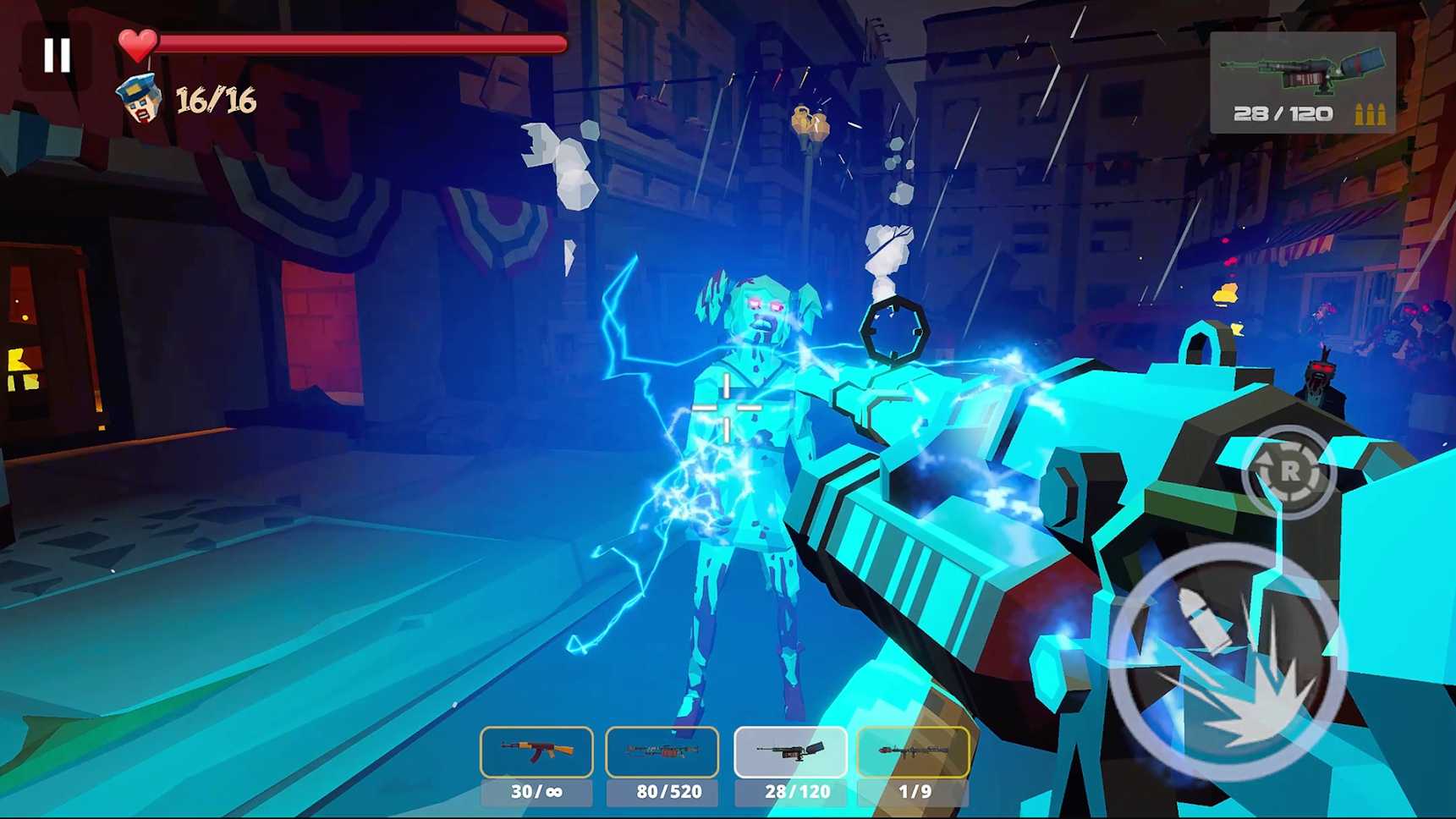Click the current weapon panel at top right
1456x819 pixels.
click(1302, 83)
